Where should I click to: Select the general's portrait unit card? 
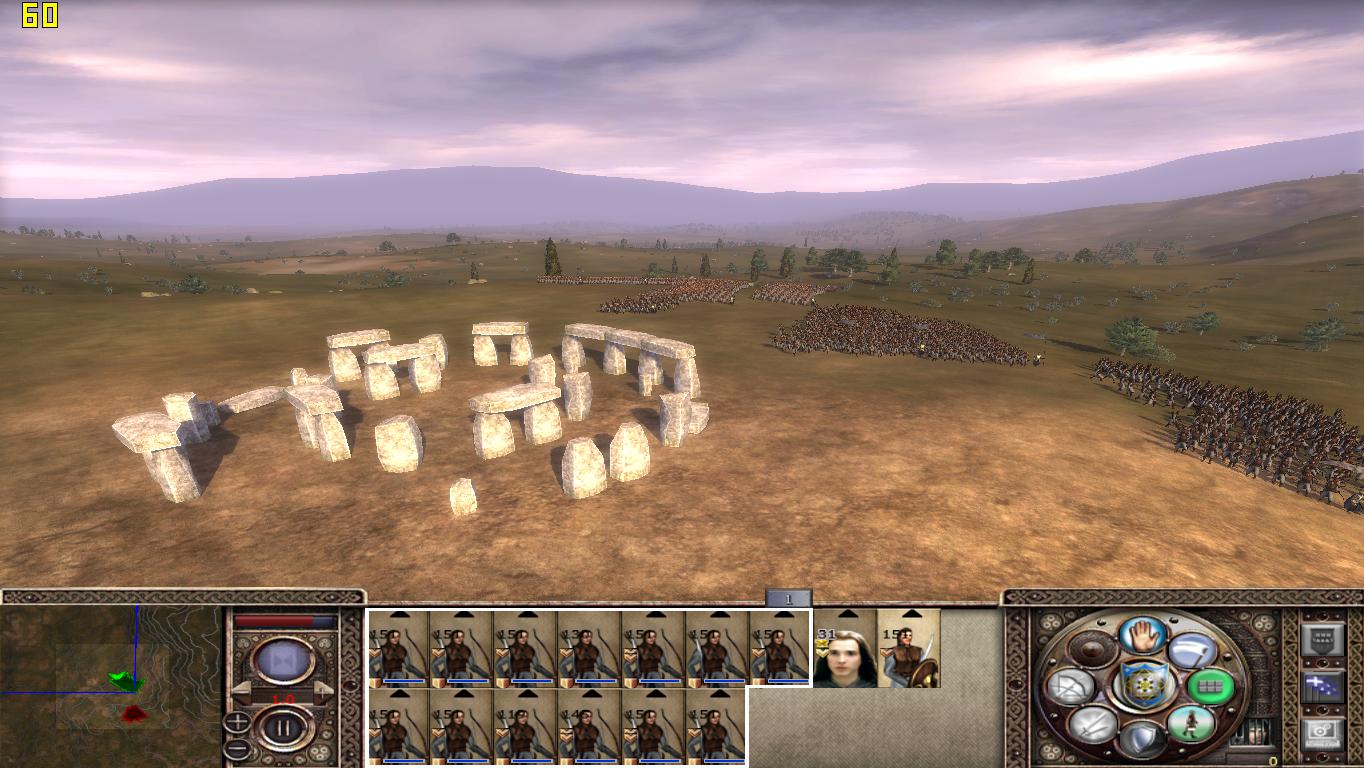coord(845,649)
